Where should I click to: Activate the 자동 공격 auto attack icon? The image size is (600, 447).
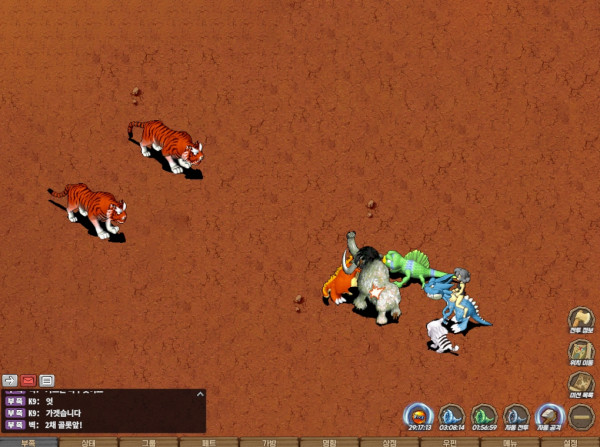click(549, 416)
